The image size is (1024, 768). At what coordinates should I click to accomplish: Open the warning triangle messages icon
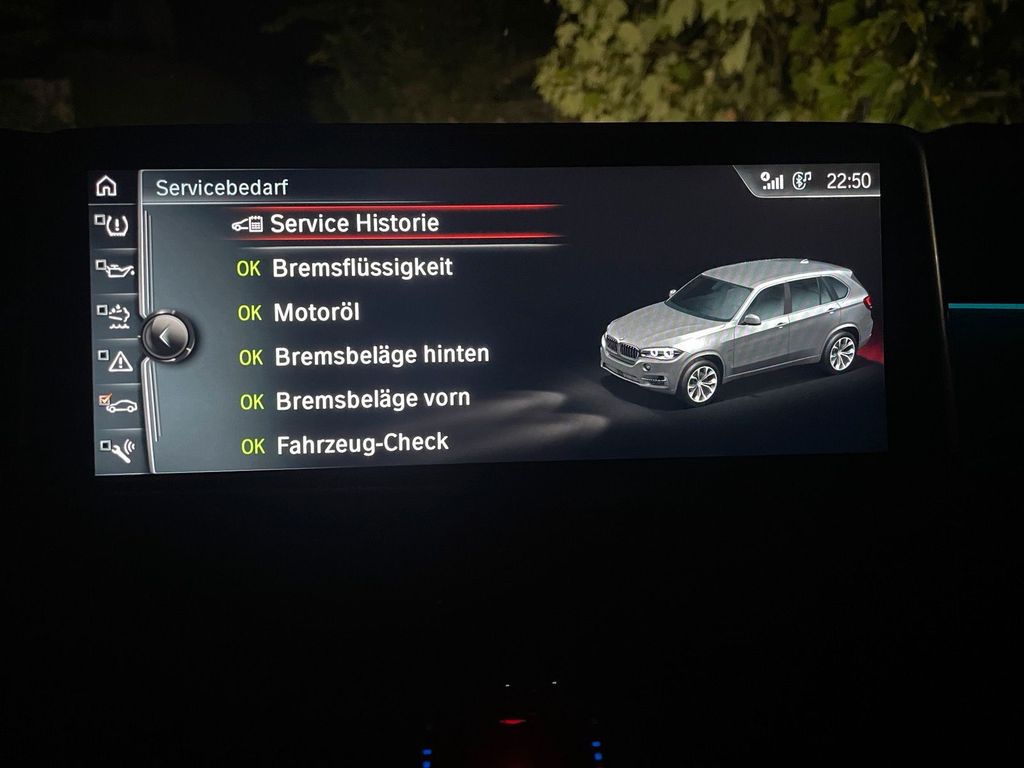[115, 360]
